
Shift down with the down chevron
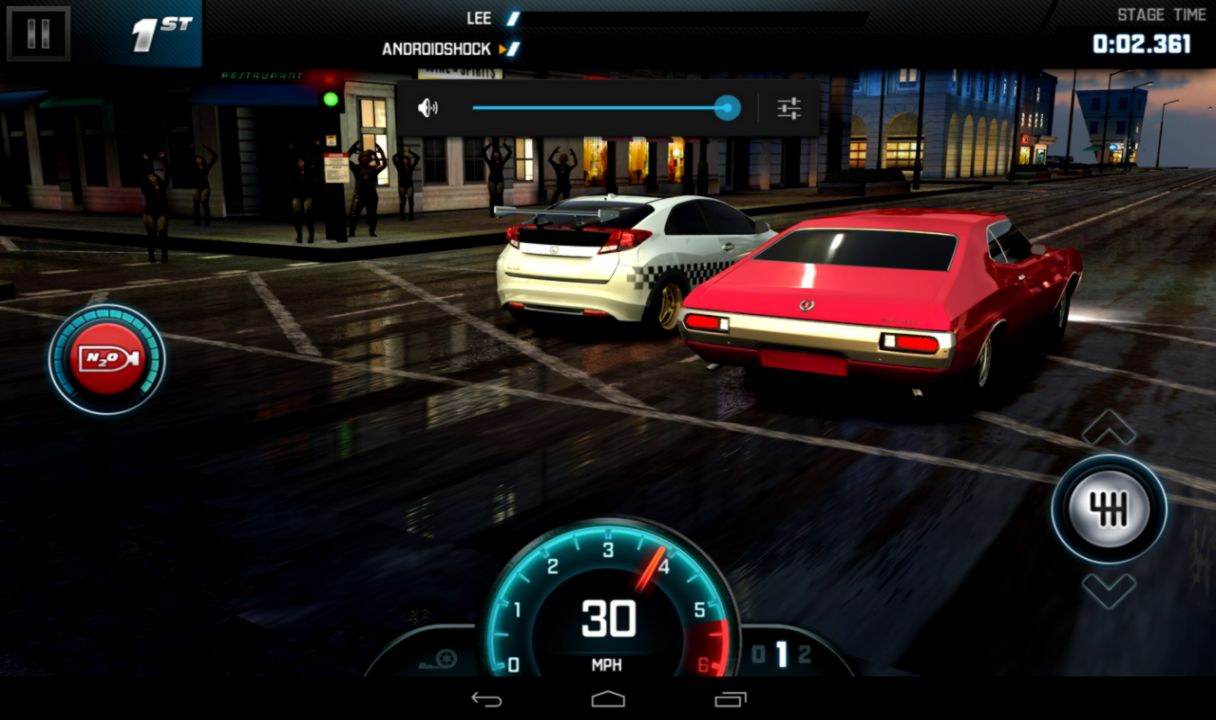click(x=1108, y=590)
